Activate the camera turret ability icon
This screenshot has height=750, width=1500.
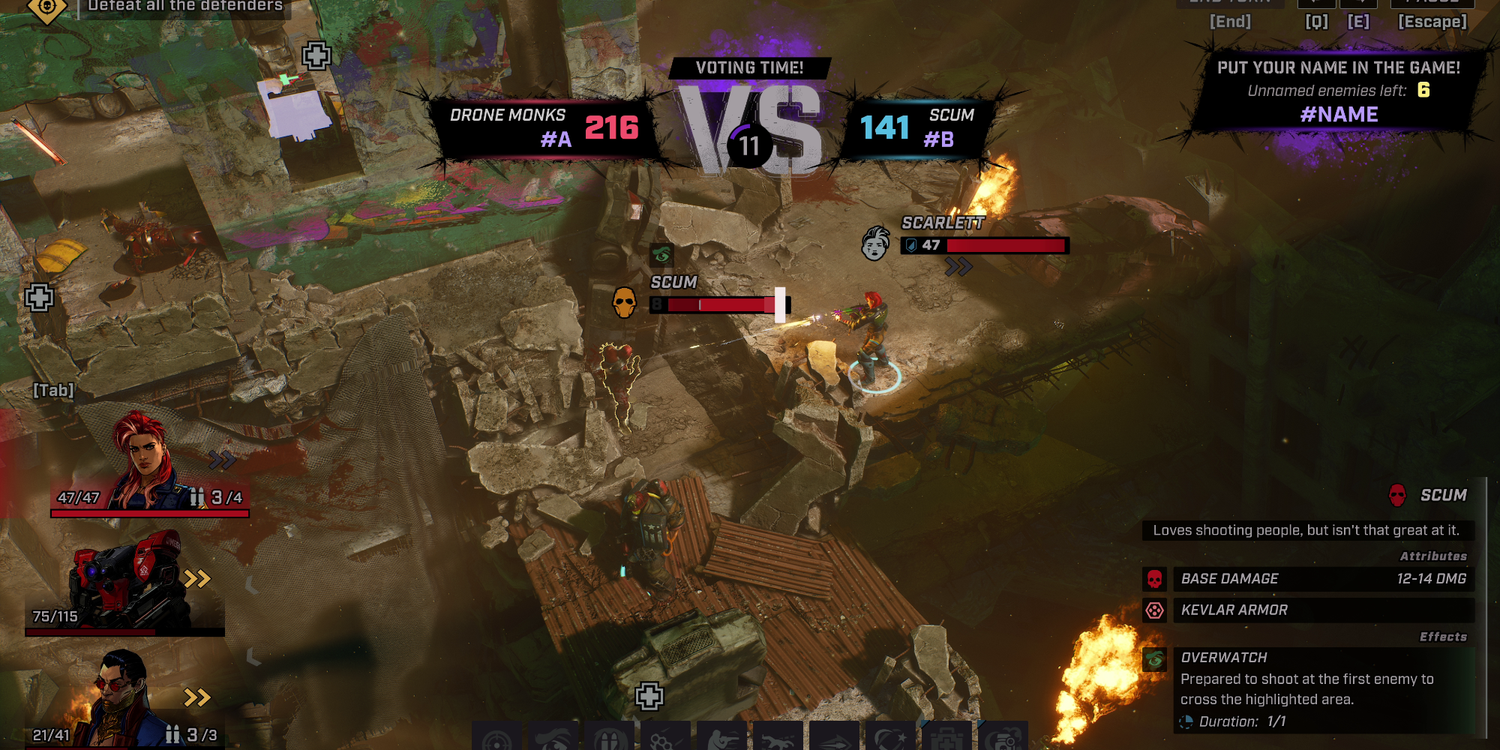[x=1002, y=739]
